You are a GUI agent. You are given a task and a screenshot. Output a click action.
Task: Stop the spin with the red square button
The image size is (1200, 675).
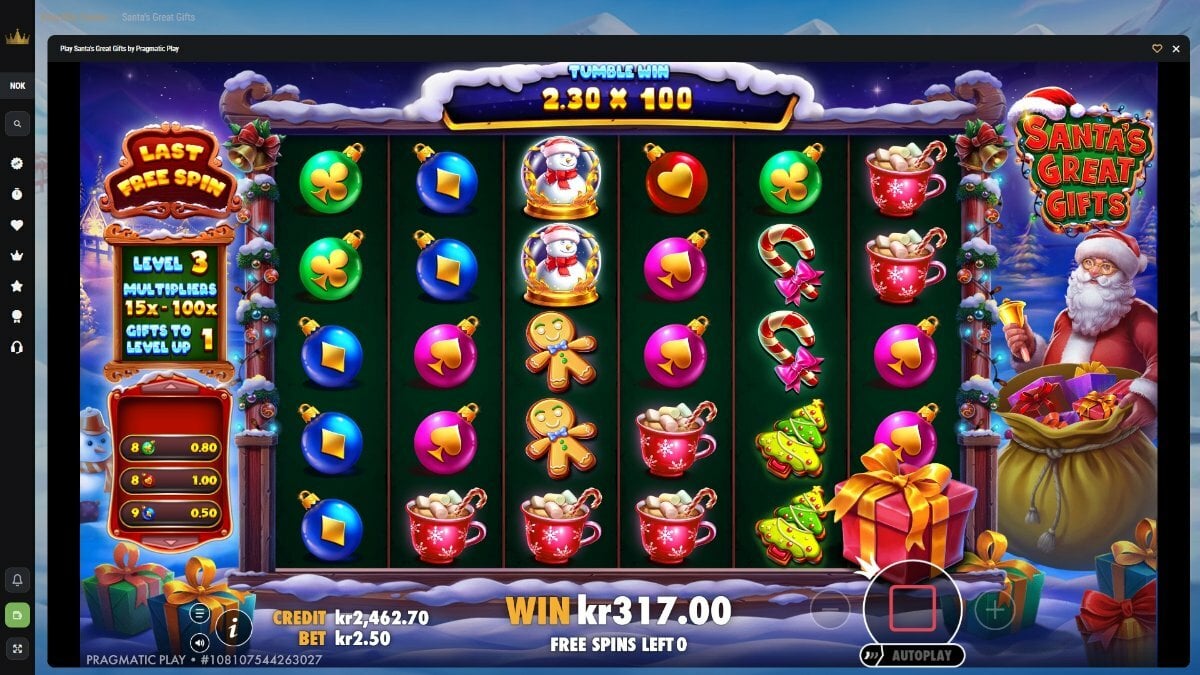(x=912, y=608)
